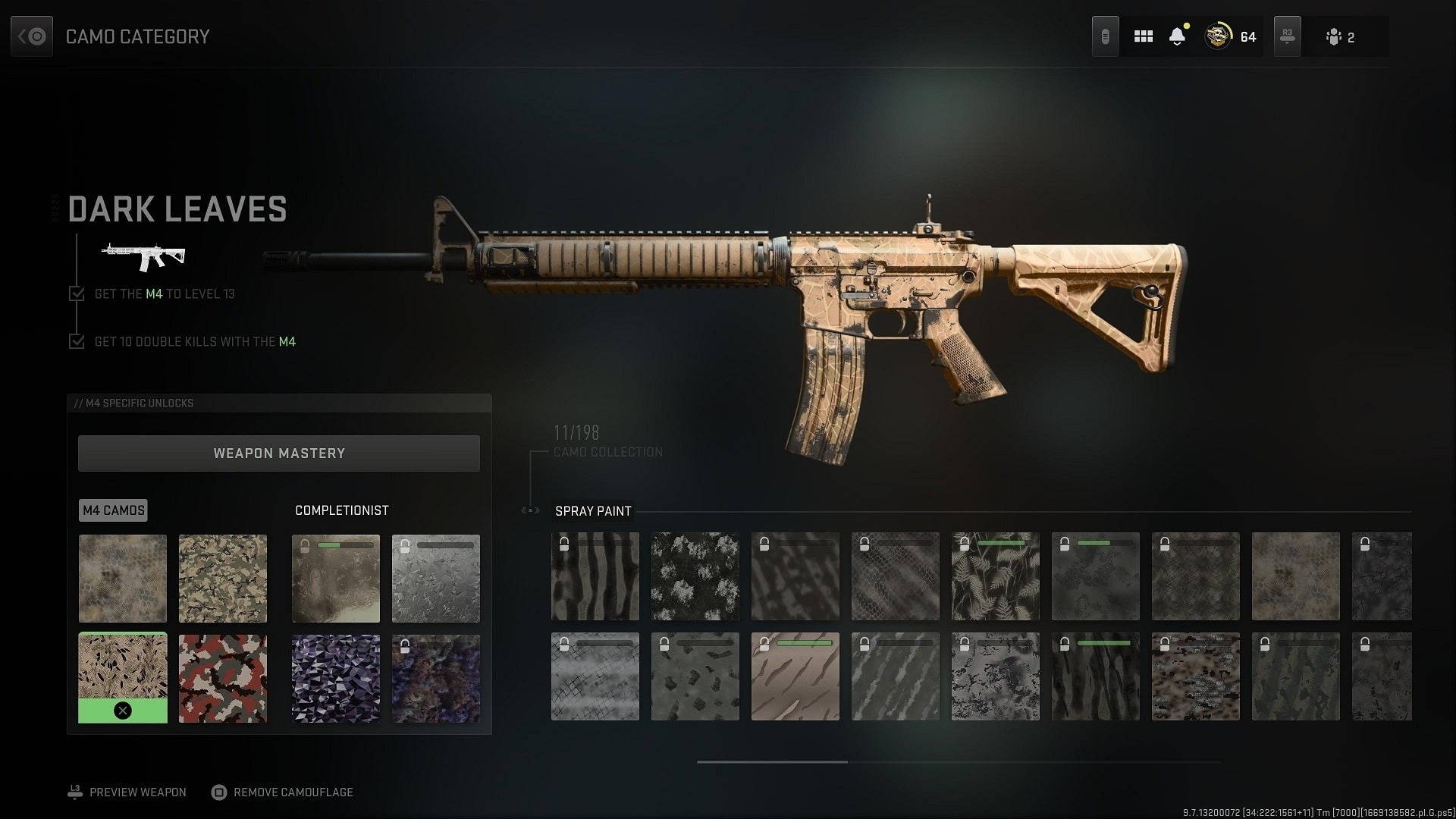The image size is (1456, 819).
Task: Open the social party icon
Action: [1339, 37]
